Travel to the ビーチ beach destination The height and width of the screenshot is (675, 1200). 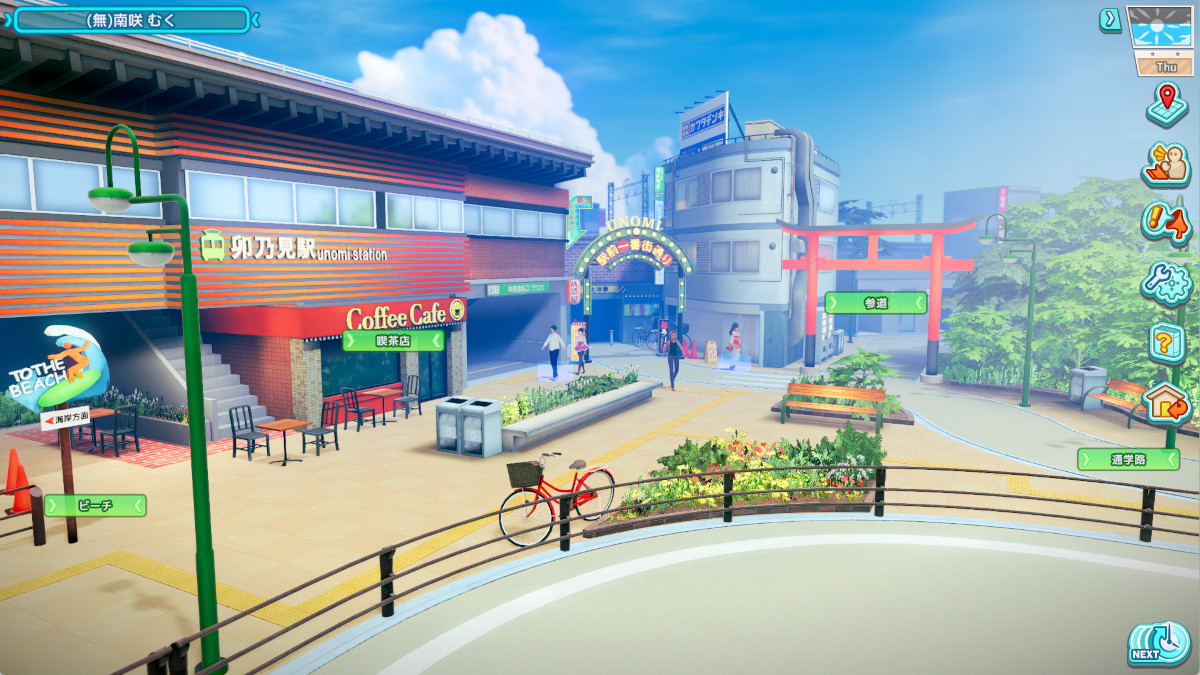95,506
